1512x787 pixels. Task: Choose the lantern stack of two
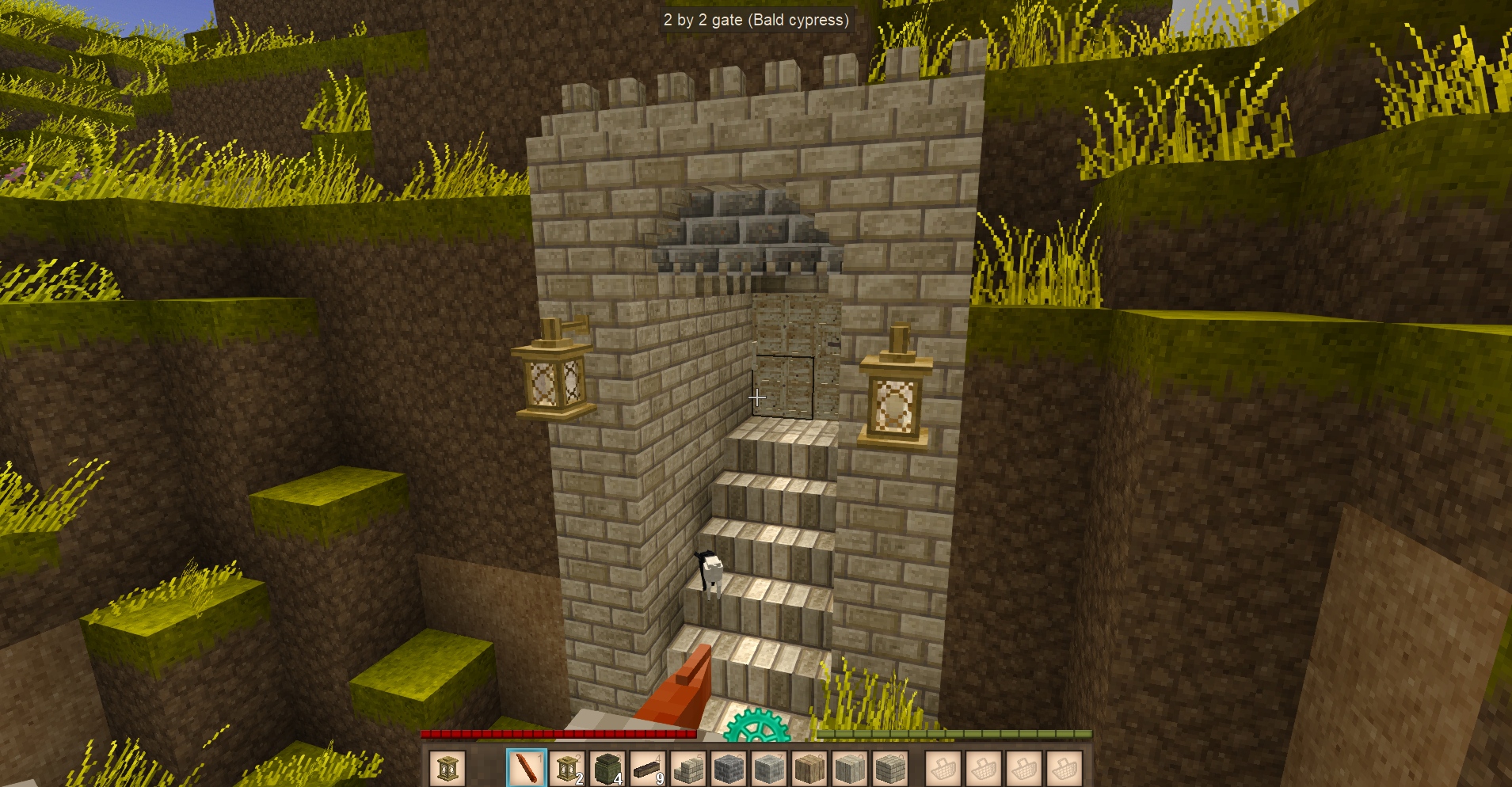(x=567, y=768)
